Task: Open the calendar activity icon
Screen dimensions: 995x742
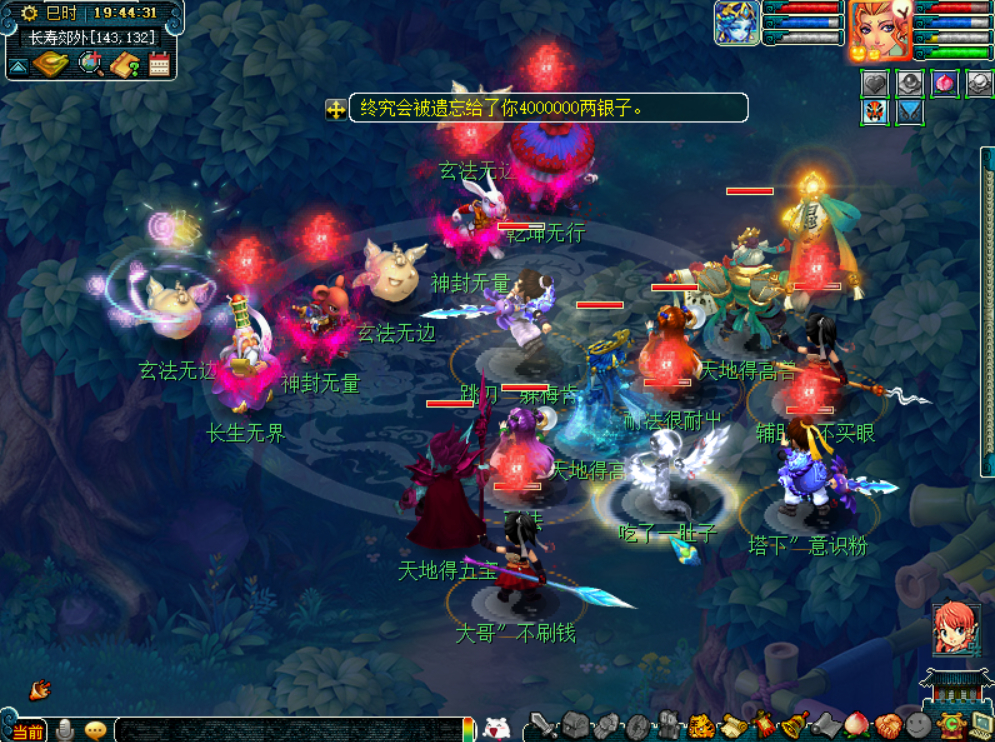Action: (159, 65)
